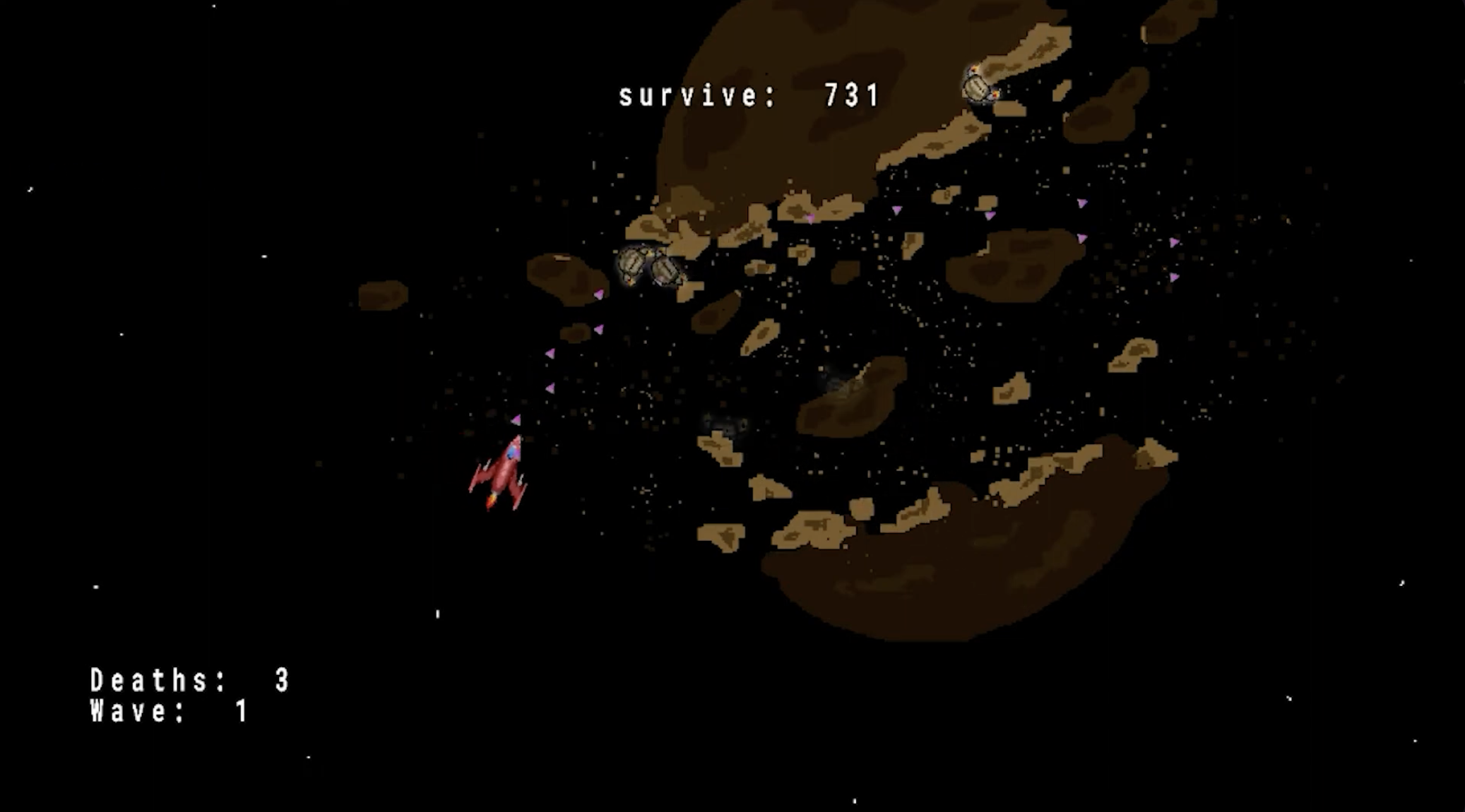Click the topmost purple projectile in the cluster
This screenshot has height=812, width=1465.
(1081, 204)
